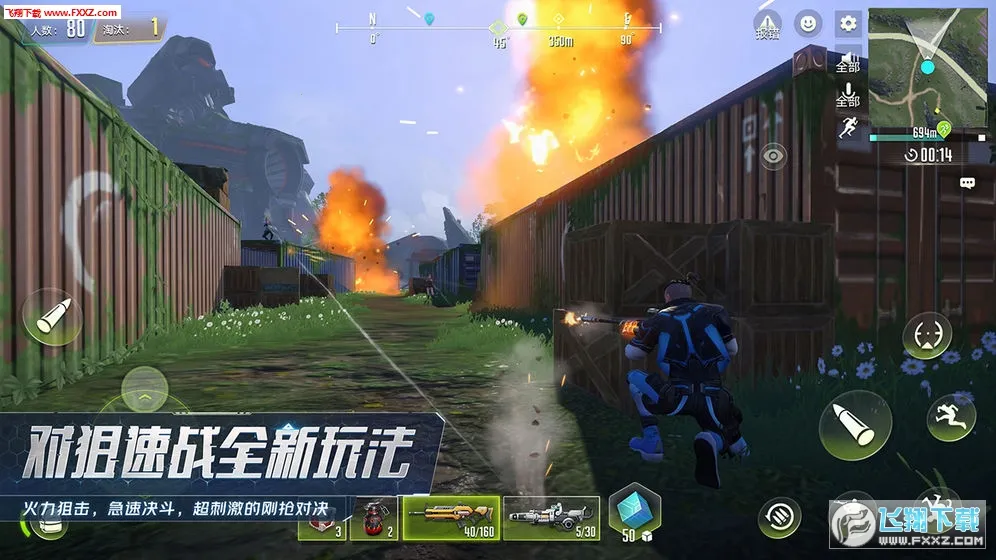This screenshot has width=996, height=560.
Task: Fire using the large right bullet button
Action: (855, 424)
